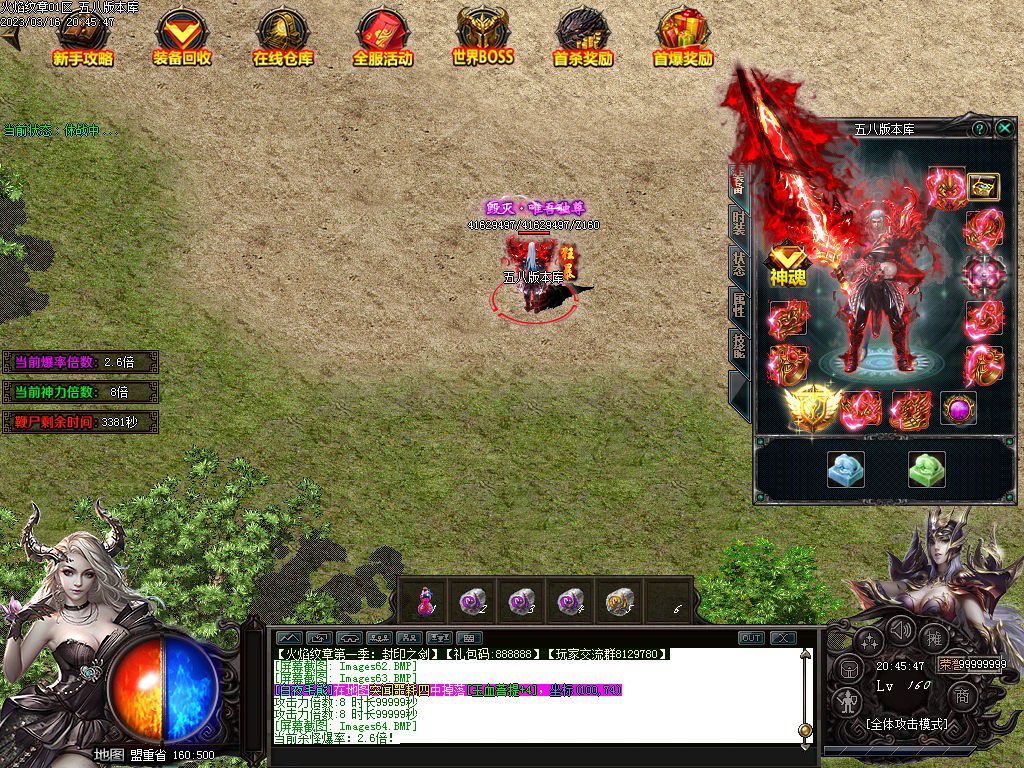View the 首爆奖励 first-drop rewards
This screenshot has width=1024, height=768.
(683, 38)
